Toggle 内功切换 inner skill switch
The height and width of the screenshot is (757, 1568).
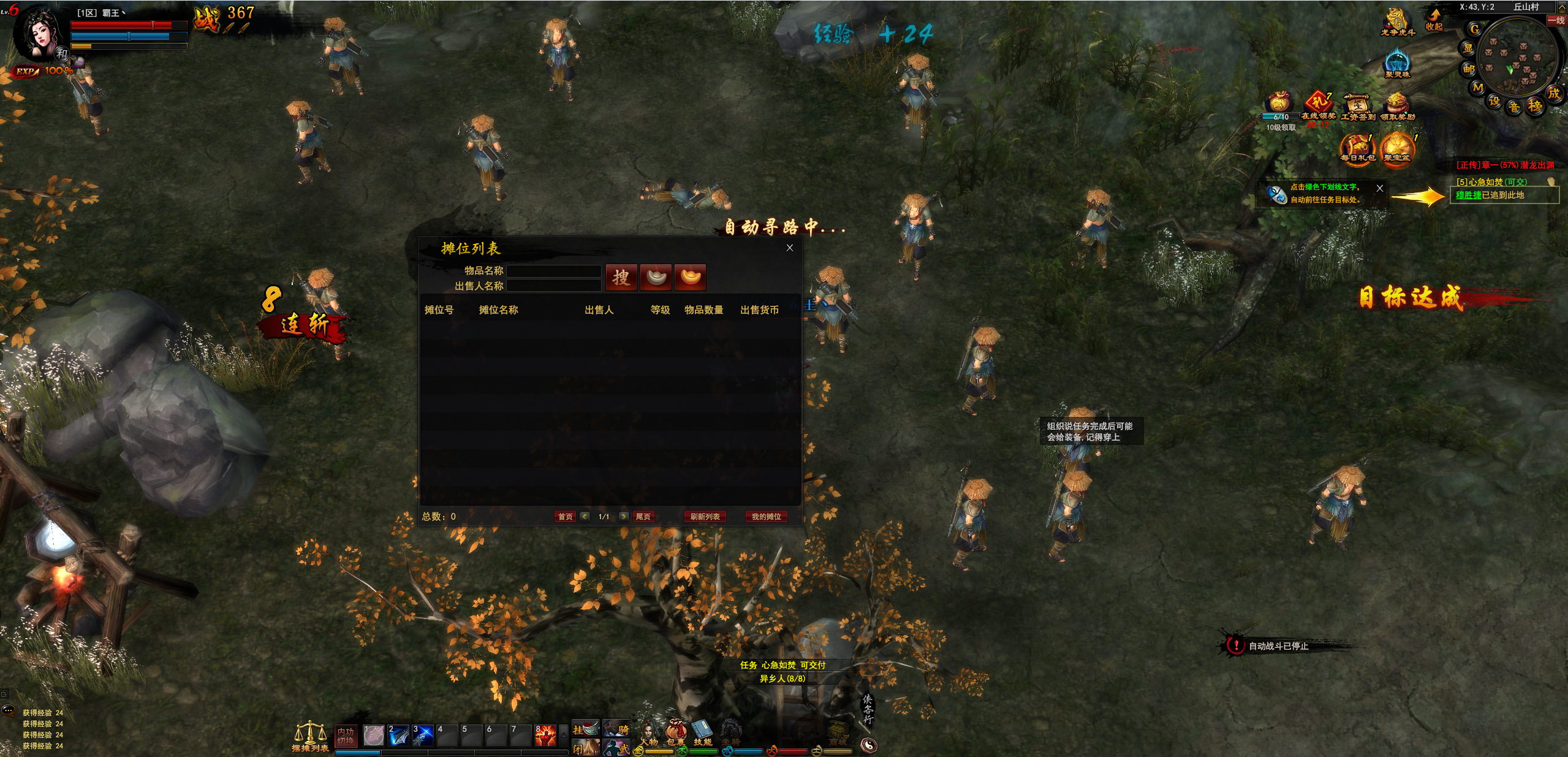346,735
